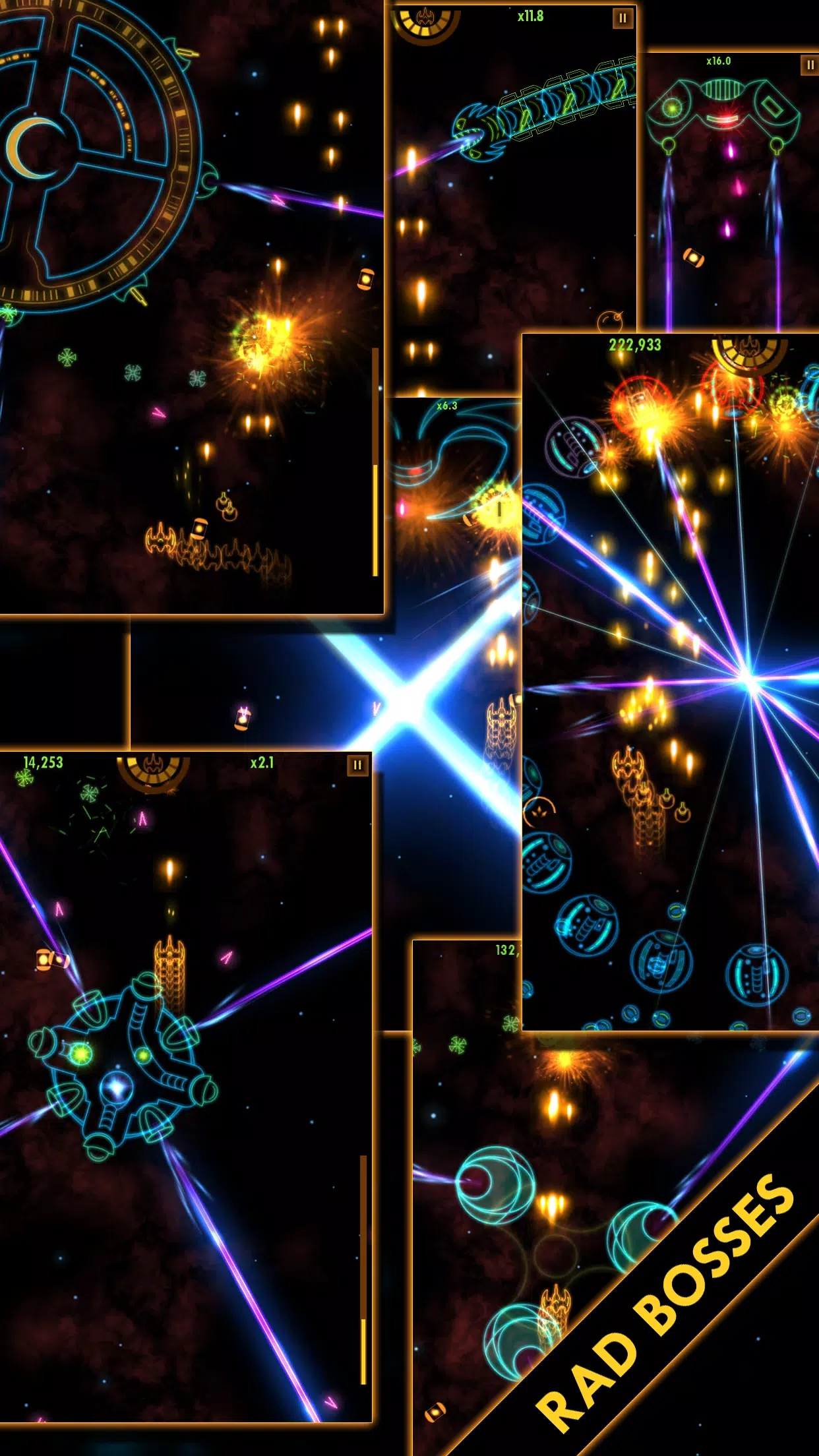This screenshot has height=1456, width=819.
Task: Hit the pause button near the x16.0 multiplier
Action: click(810, 65)
